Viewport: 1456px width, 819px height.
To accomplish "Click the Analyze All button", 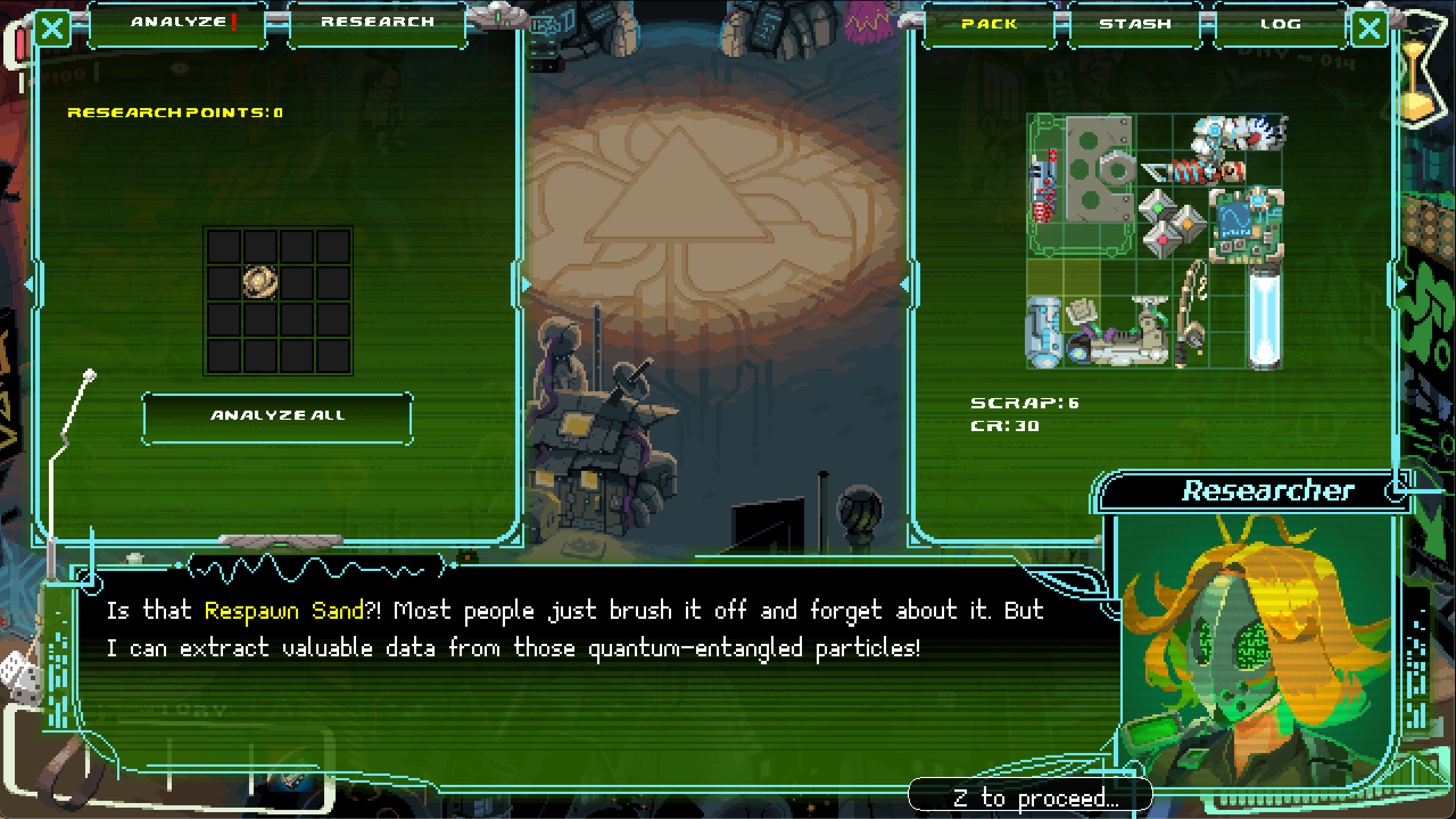I will click(x=278, y=416).
